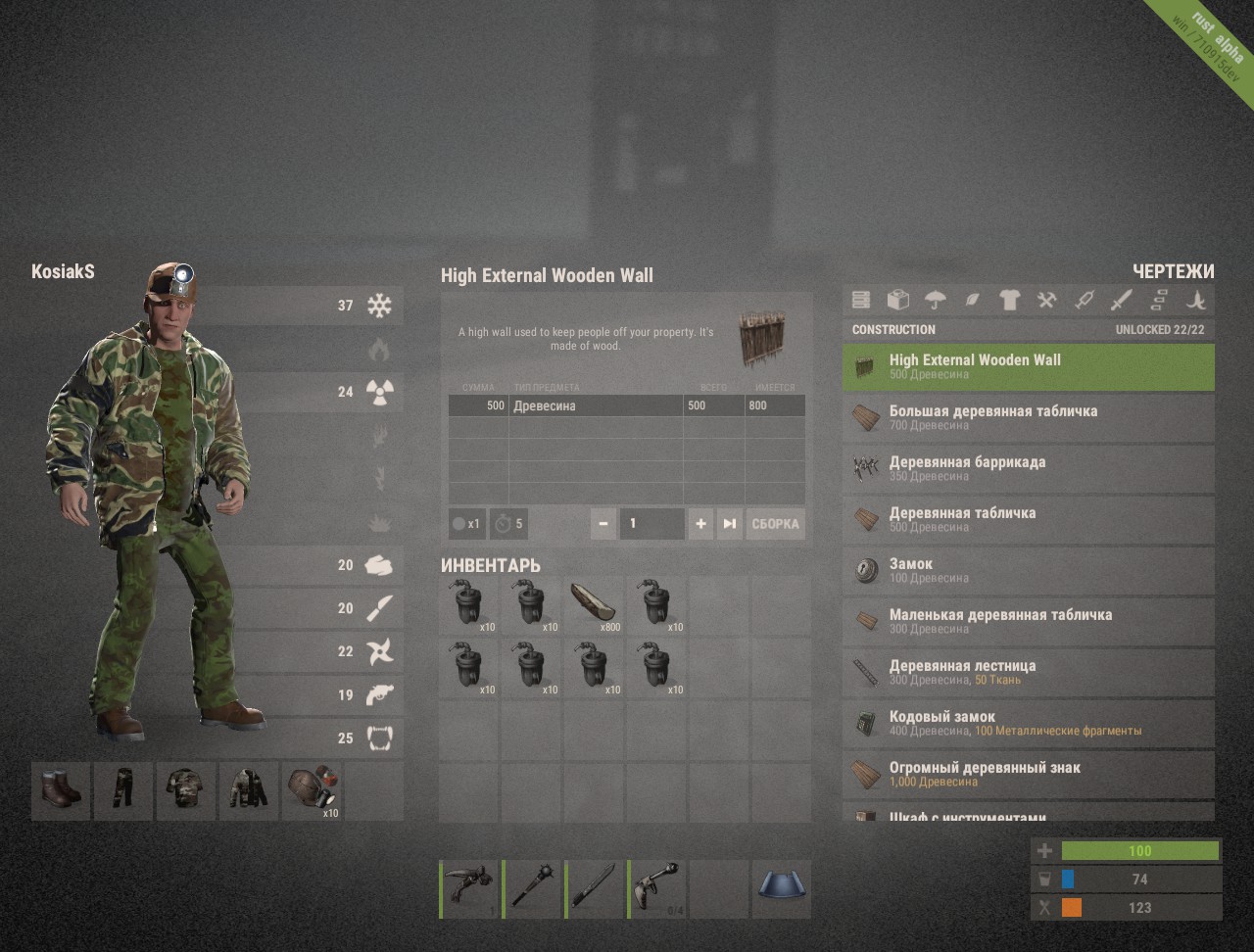This screenshot has width=1254, height=952.
Task: Set the maximum craft amount with the skip arrow
Action: point(729,524)
